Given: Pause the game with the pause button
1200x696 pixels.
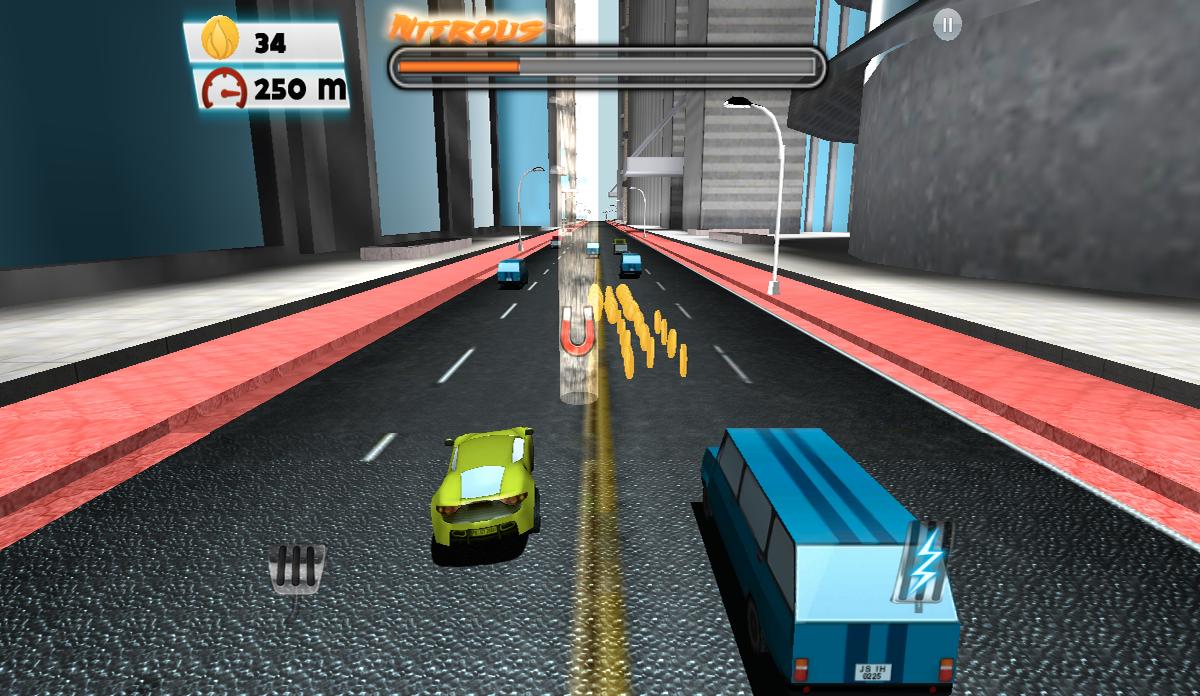Looking at the screenshot, I should click(946, 27).
